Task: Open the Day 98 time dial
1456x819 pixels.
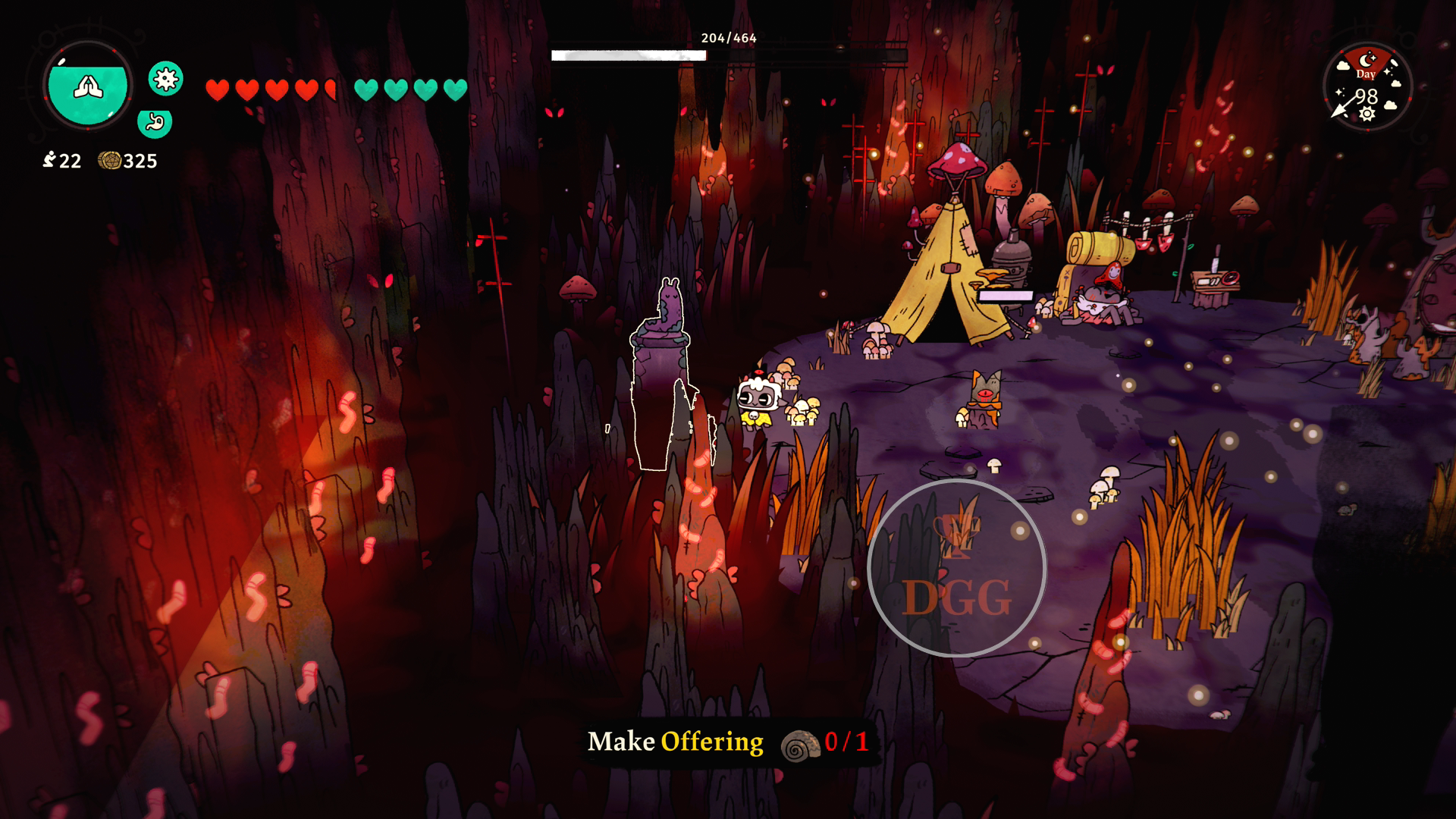Action: coord(1367,87)
